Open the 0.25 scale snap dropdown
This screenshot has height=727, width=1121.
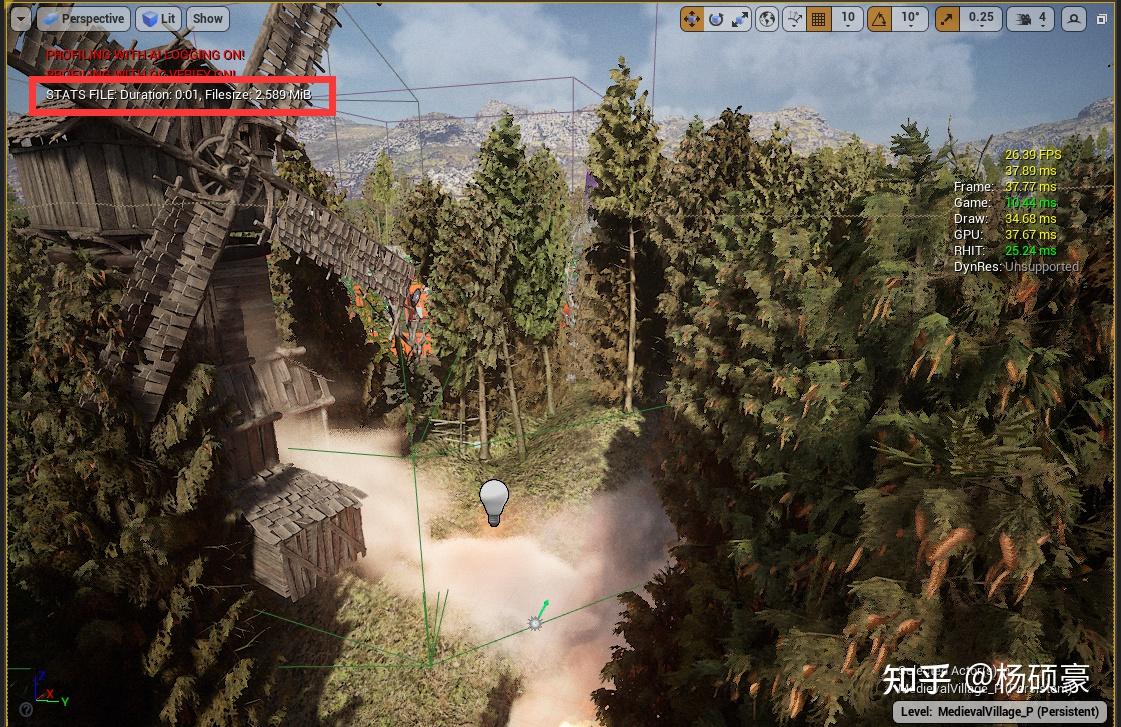tap(981, 18)
